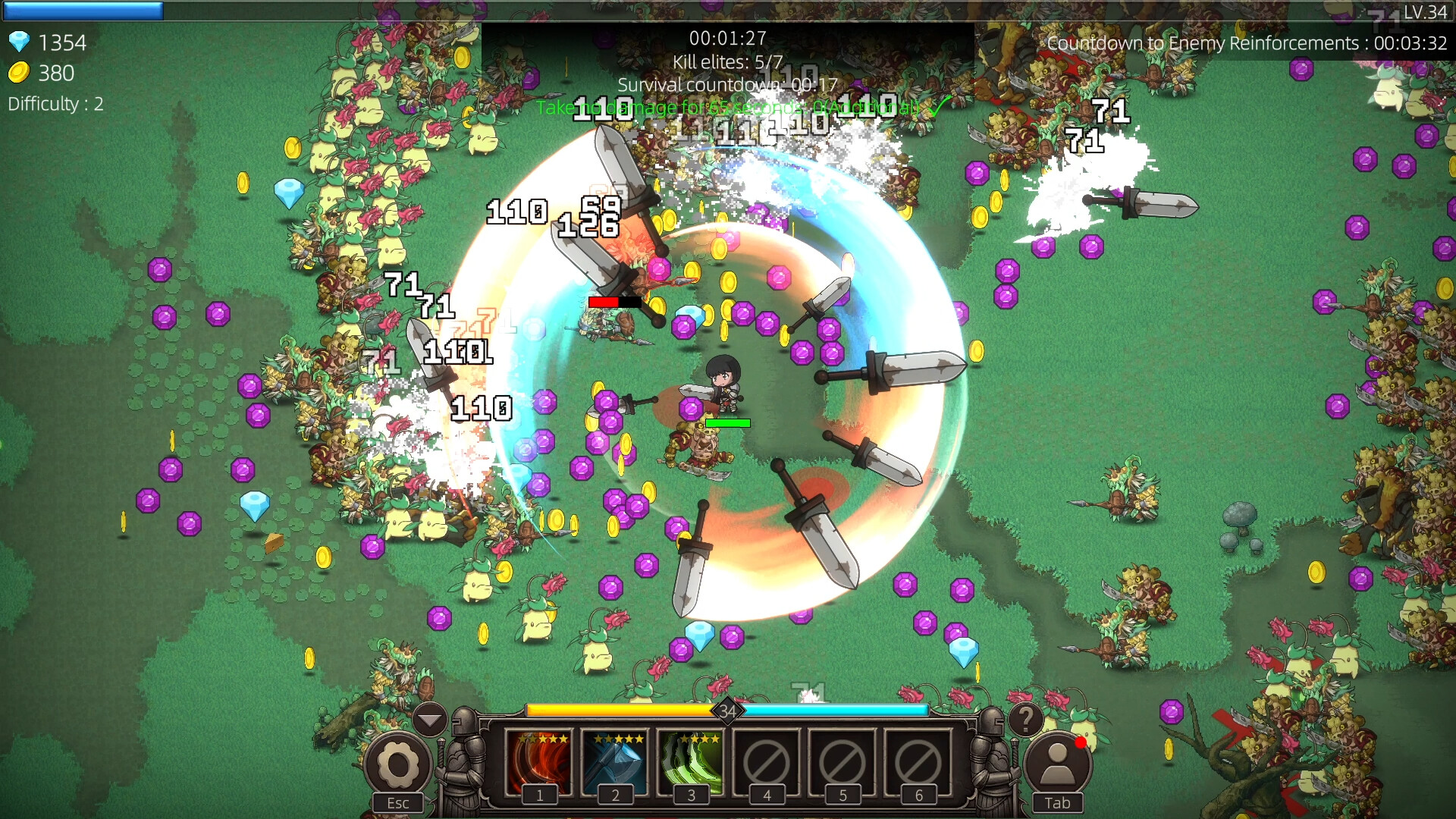1456x819 pixels.
Task: Click the diamond currency icon
Action: (20, 42)
